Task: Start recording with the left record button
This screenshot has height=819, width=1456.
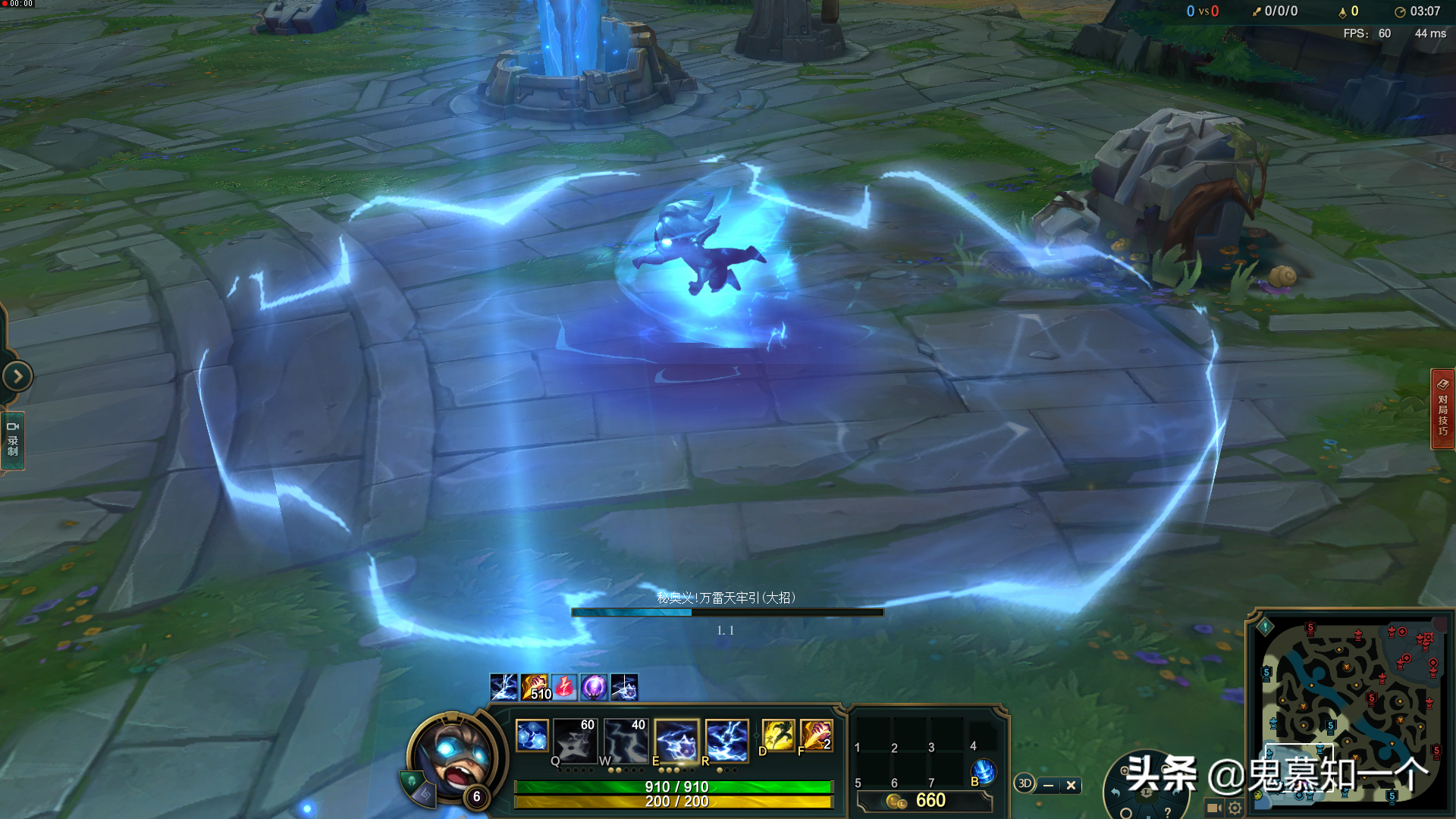Action: 13,440
